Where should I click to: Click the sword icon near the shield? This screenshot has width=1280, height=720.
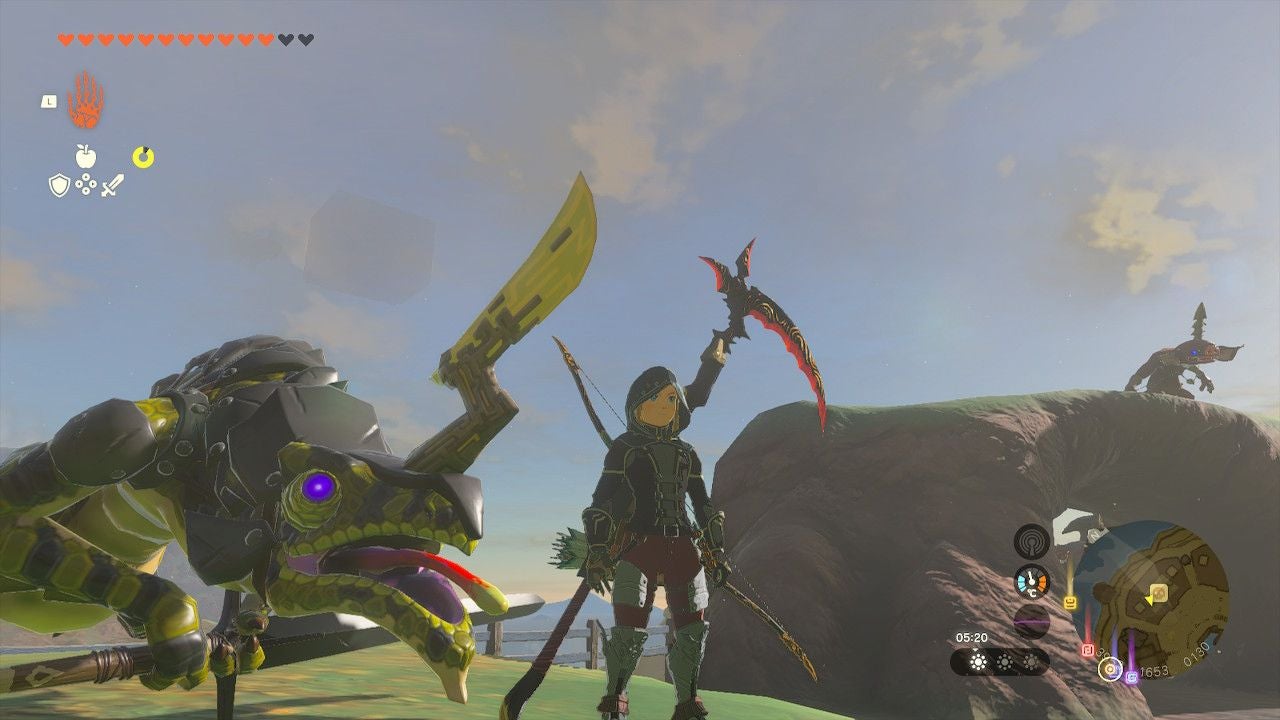coord(112,184)
